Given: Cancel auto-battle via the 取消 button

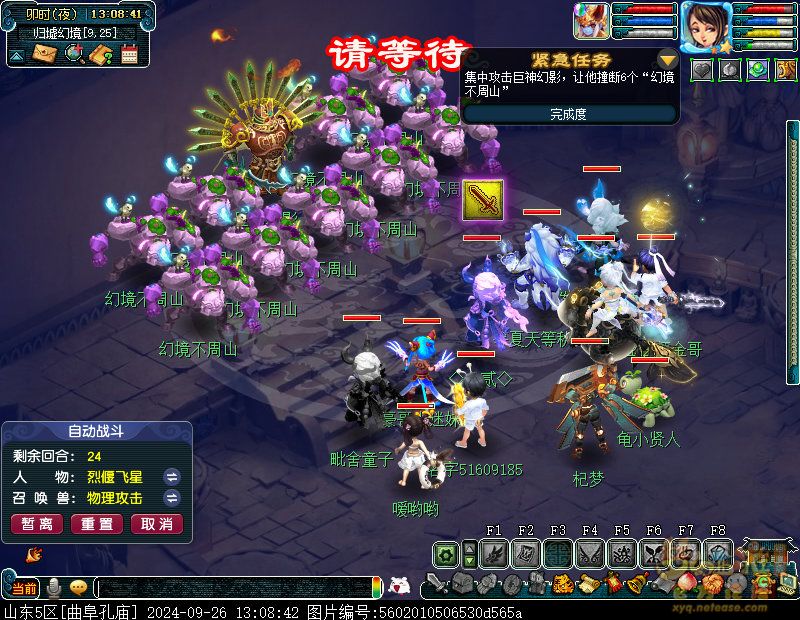Looking at the screenshot, I should (156, 523).
